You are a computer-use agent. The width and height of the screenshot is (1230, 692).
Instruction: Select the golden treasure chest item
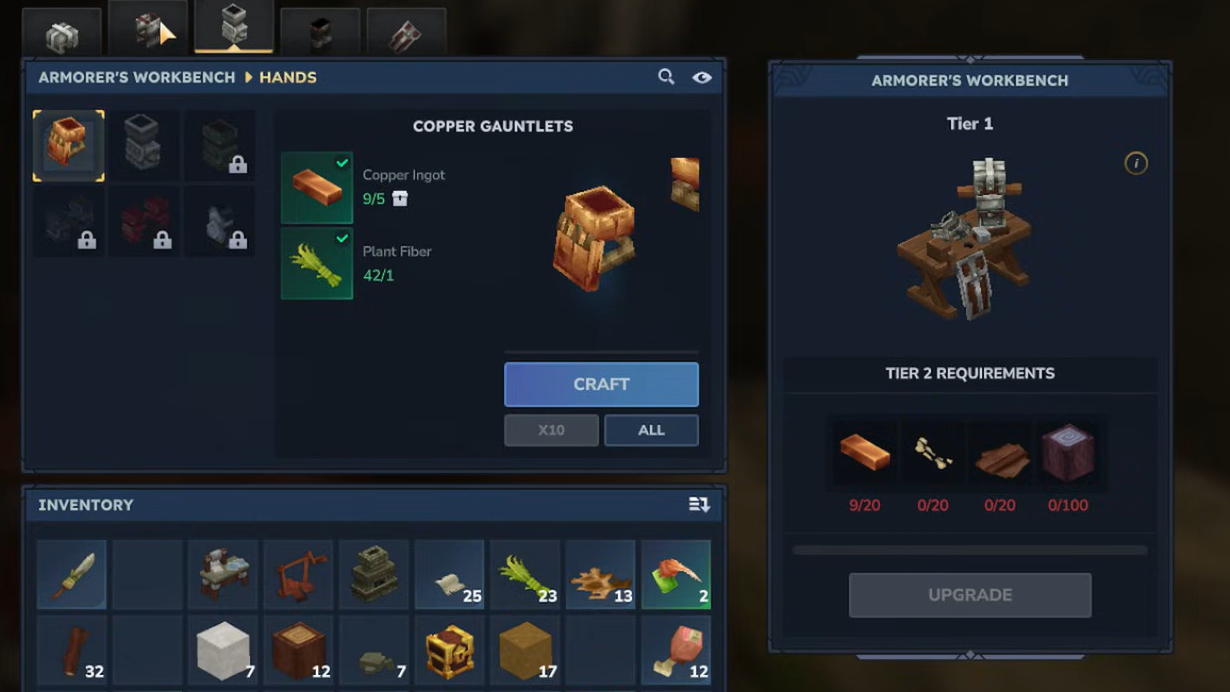pyautogui.click(x=449, y=651)
